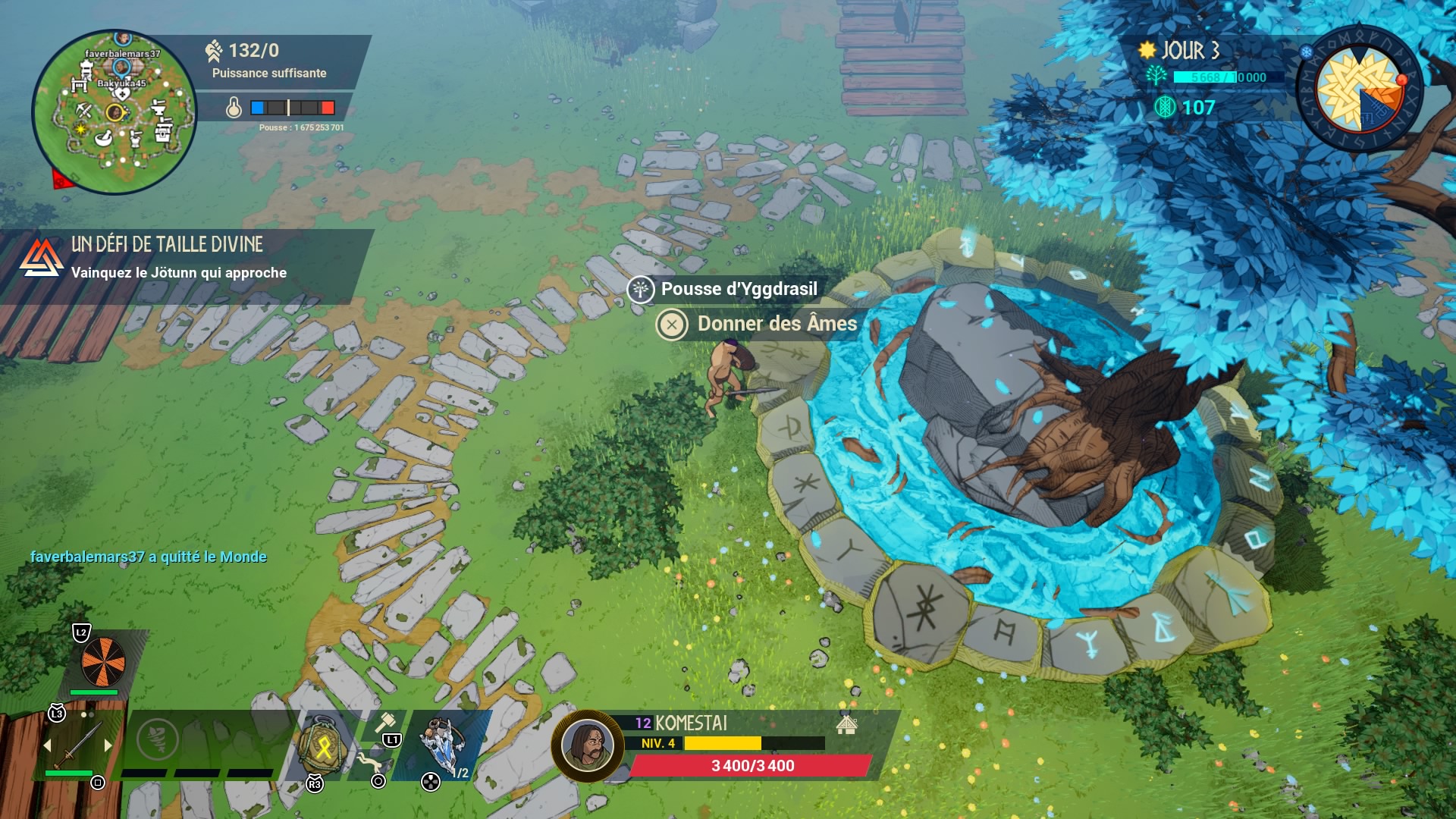Activate the greyed-out tornado ability
This screenshot has width=1456, height=819.
(x=157, y=738)
